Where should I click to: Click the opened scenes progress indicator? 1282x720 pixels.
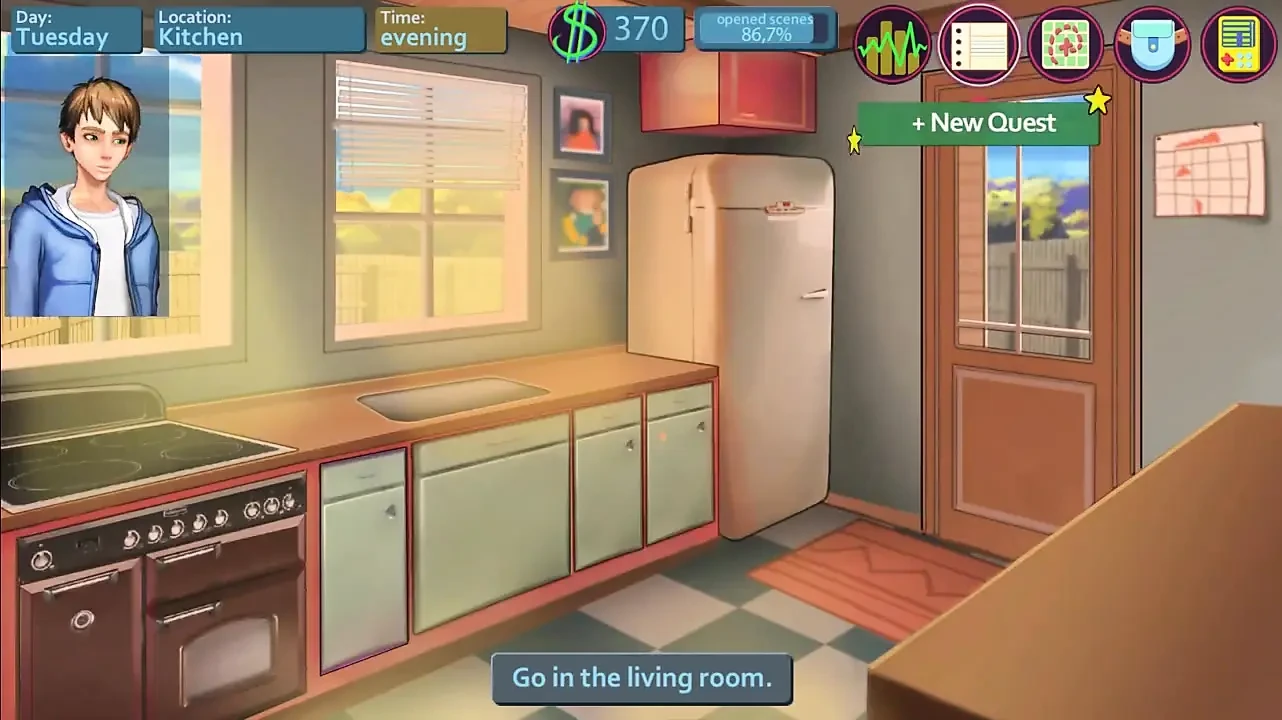coord(767,29)
